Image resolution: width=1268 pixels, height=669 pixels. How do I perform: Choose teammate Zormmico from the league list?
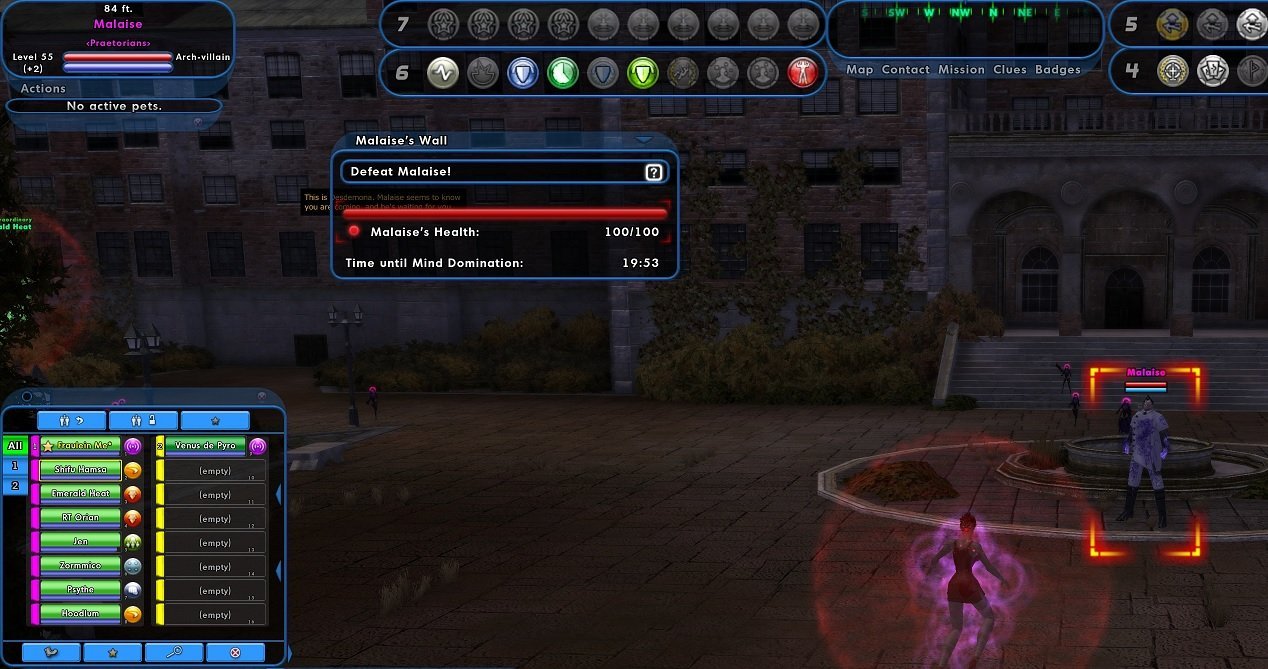(79, 566)
